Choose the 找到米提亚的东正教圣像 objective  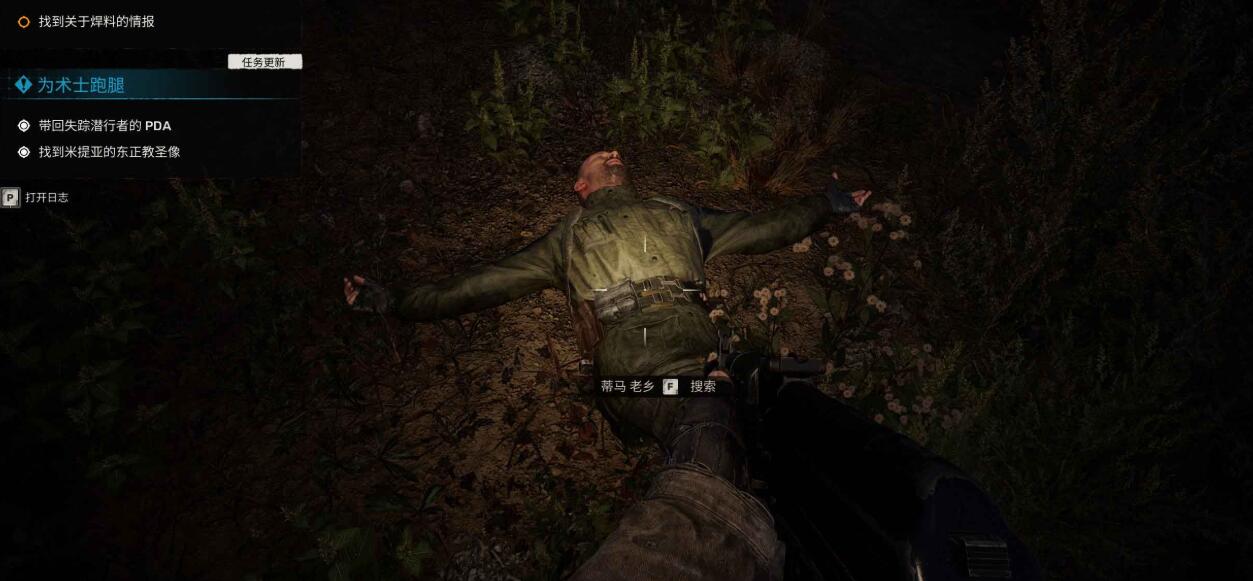click(109, 152)
